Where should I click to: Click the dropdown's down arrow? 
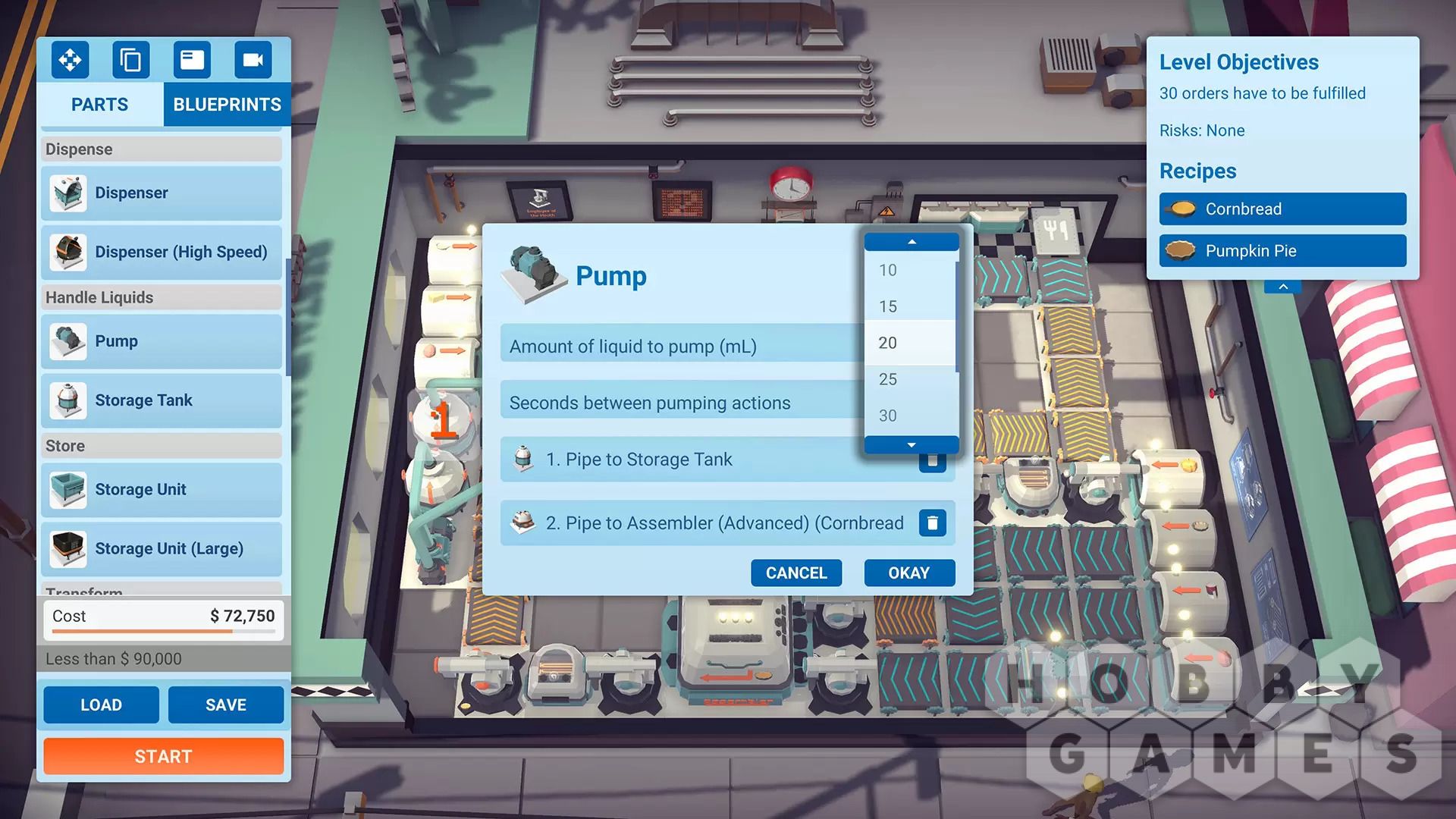(912, 445)
